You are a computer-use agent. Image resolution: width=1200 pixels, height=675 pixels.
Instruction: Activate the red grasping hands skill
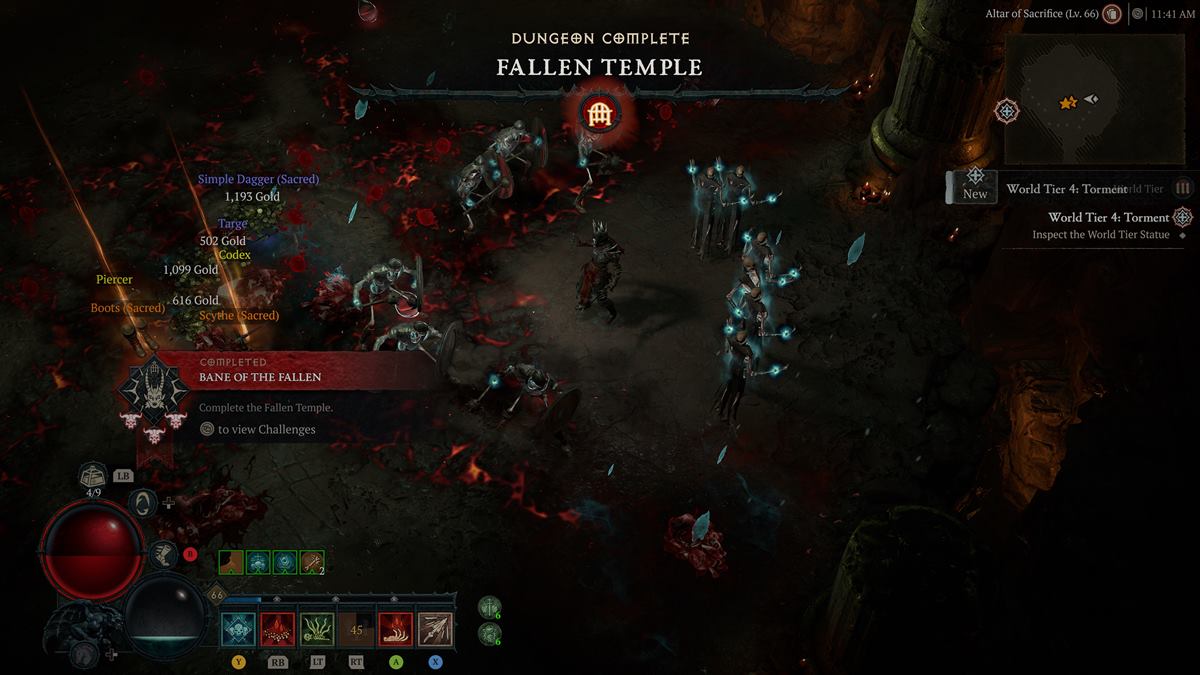coord(396,631)
